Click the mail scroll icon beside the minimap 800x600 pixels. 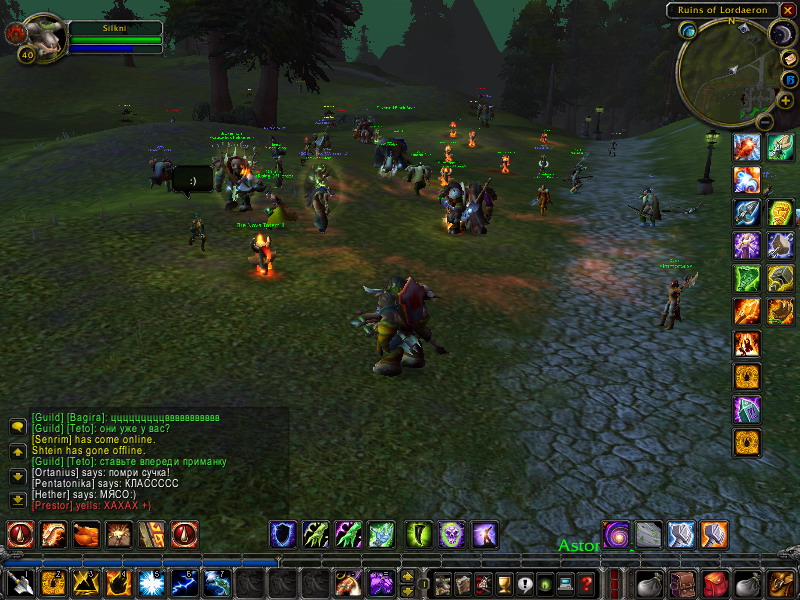(x=789, y=58)
